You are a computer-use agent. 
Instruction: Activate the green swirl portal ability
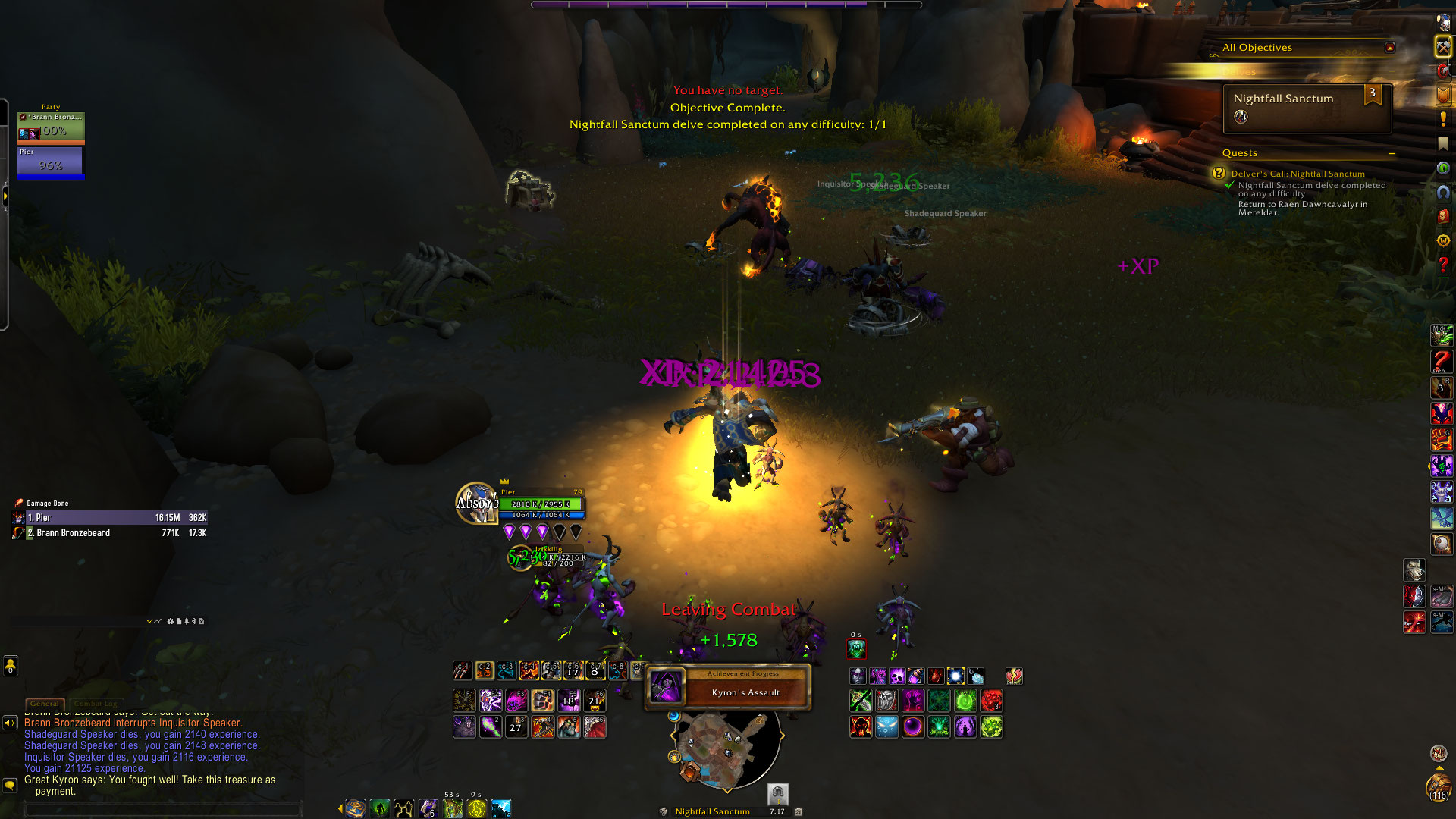965,701
